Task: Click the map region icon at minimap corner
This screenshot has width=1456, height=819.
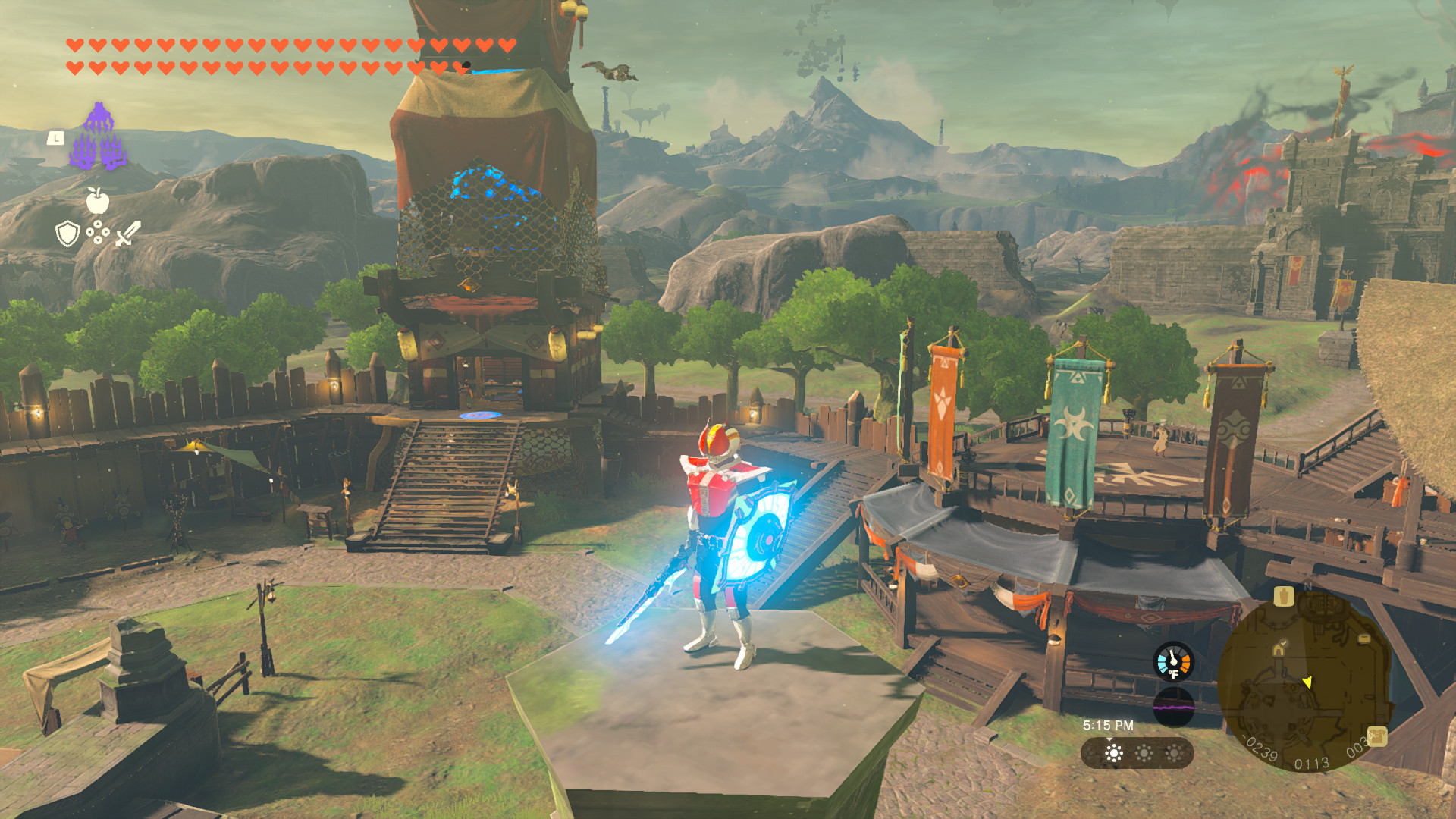Action: [x=1377, y=737]
